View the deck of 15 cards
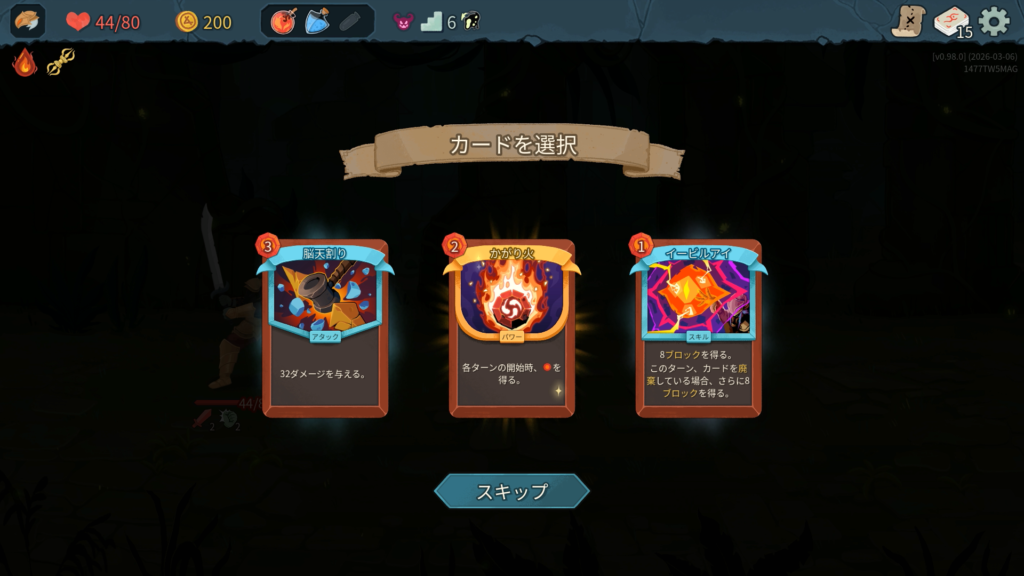Viewport: 1024px width, 576px height. (x=951, y=21)
